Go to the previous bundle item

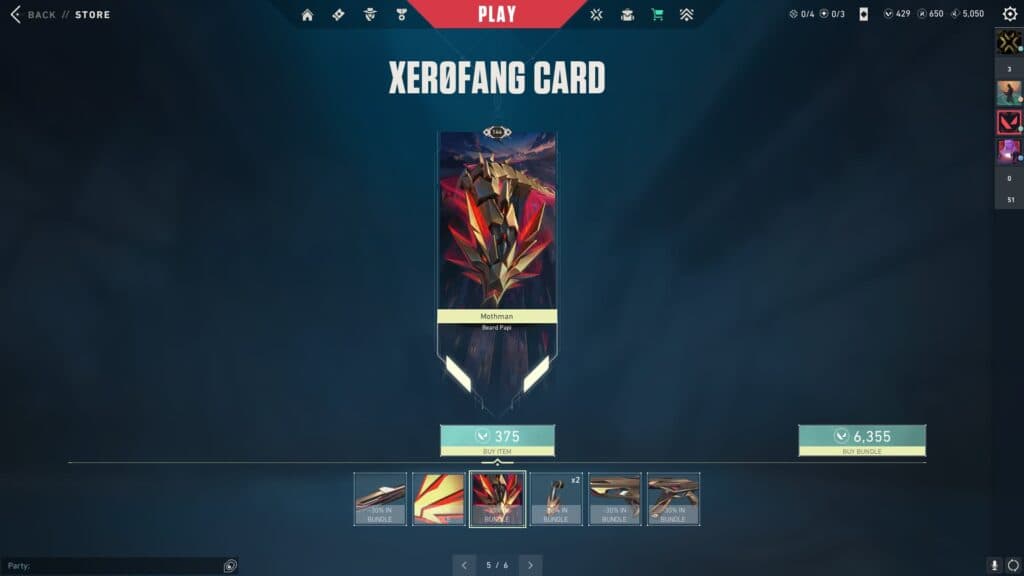point(464,565)
